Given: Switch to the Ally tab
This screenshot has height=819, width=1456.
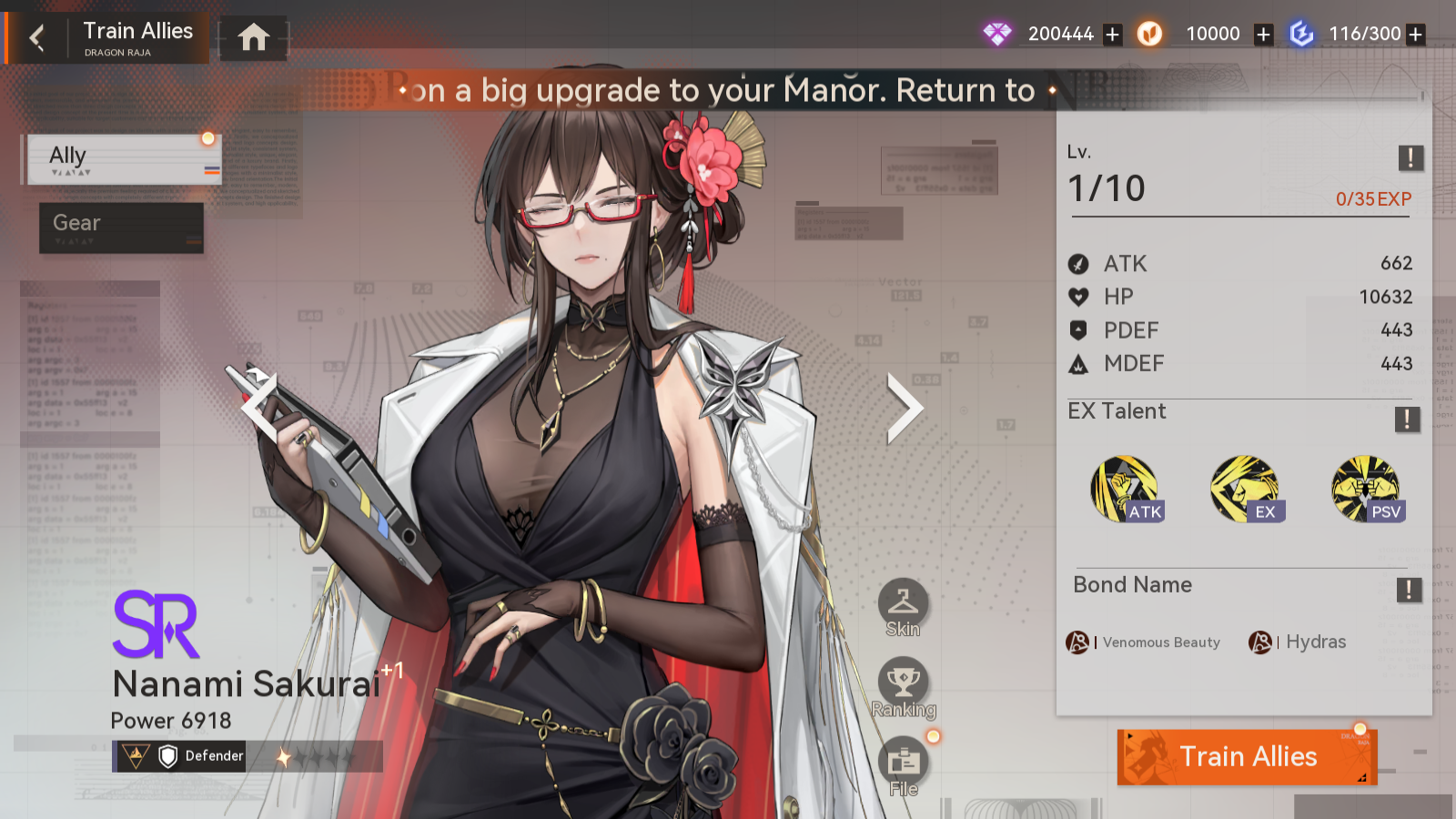Looking at the screenshot, I should (125, 159).
